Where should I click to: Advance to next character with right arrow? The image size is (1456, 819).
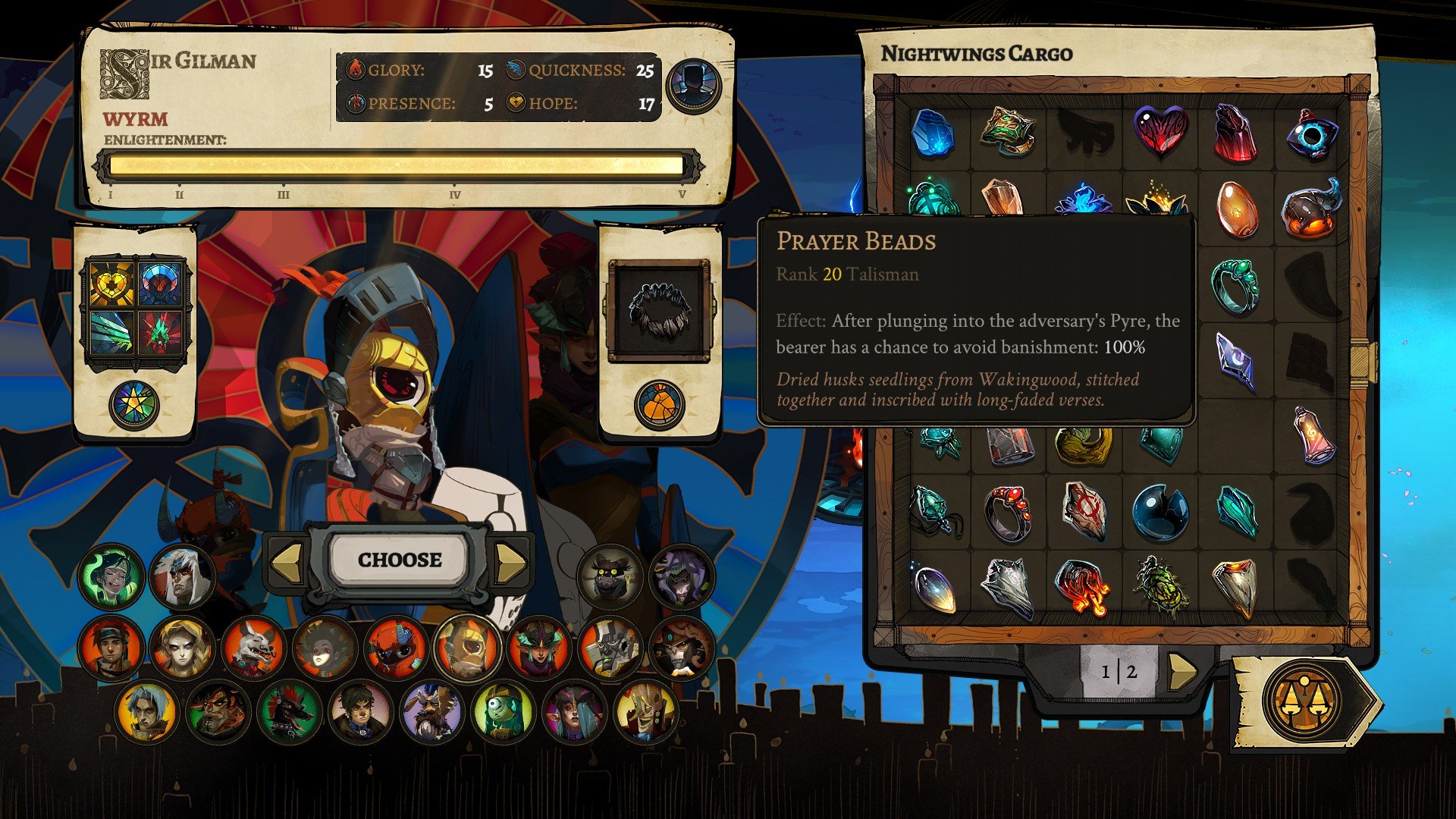[x=510, y=562]
